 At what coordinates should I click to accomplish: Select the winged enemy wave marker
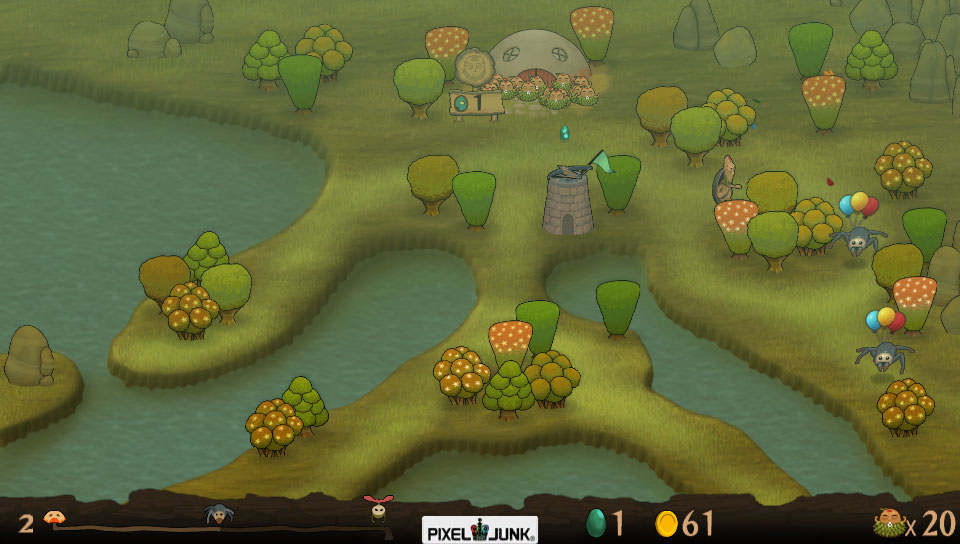coord(378,509)
